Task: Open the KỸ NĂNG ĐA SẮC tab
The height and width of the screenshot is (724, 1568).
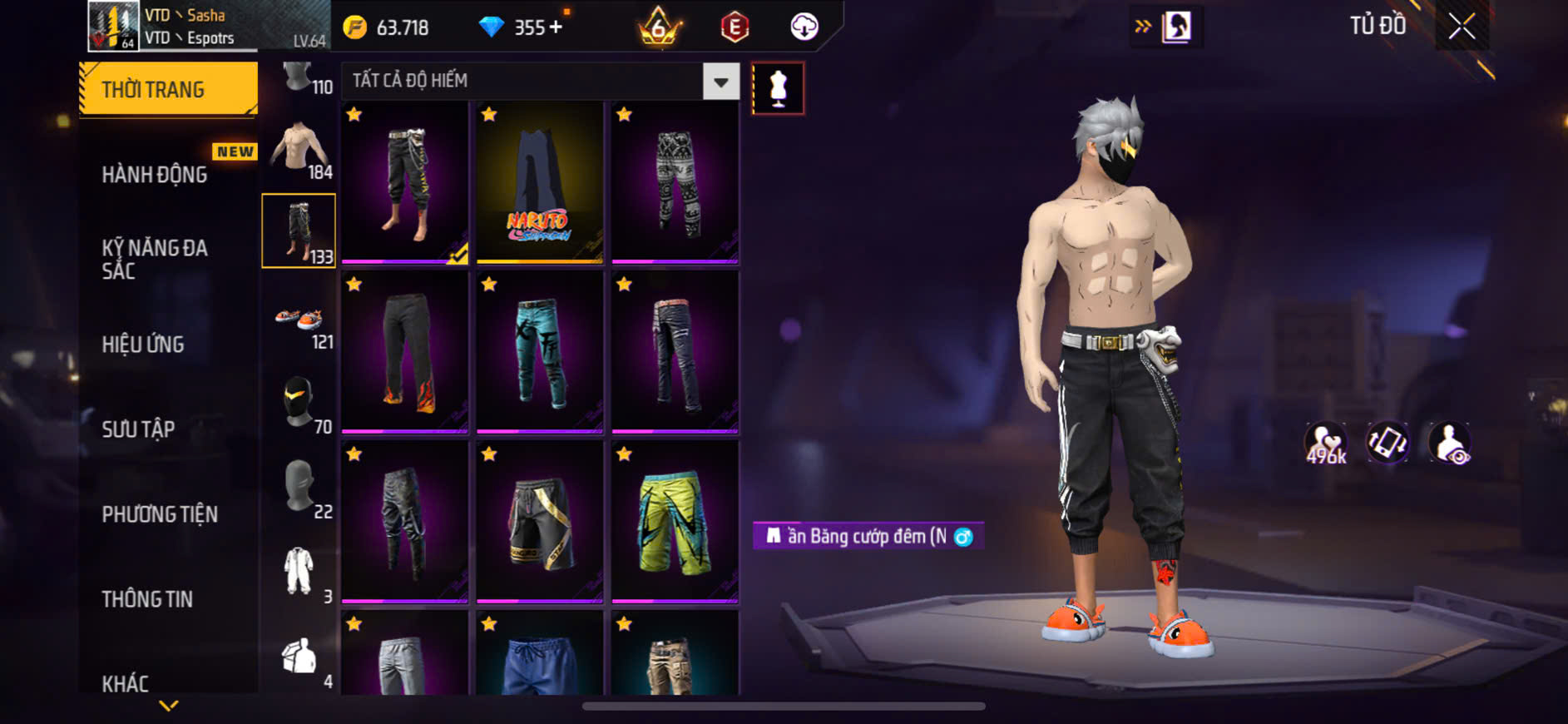Action: pos(155,259)
